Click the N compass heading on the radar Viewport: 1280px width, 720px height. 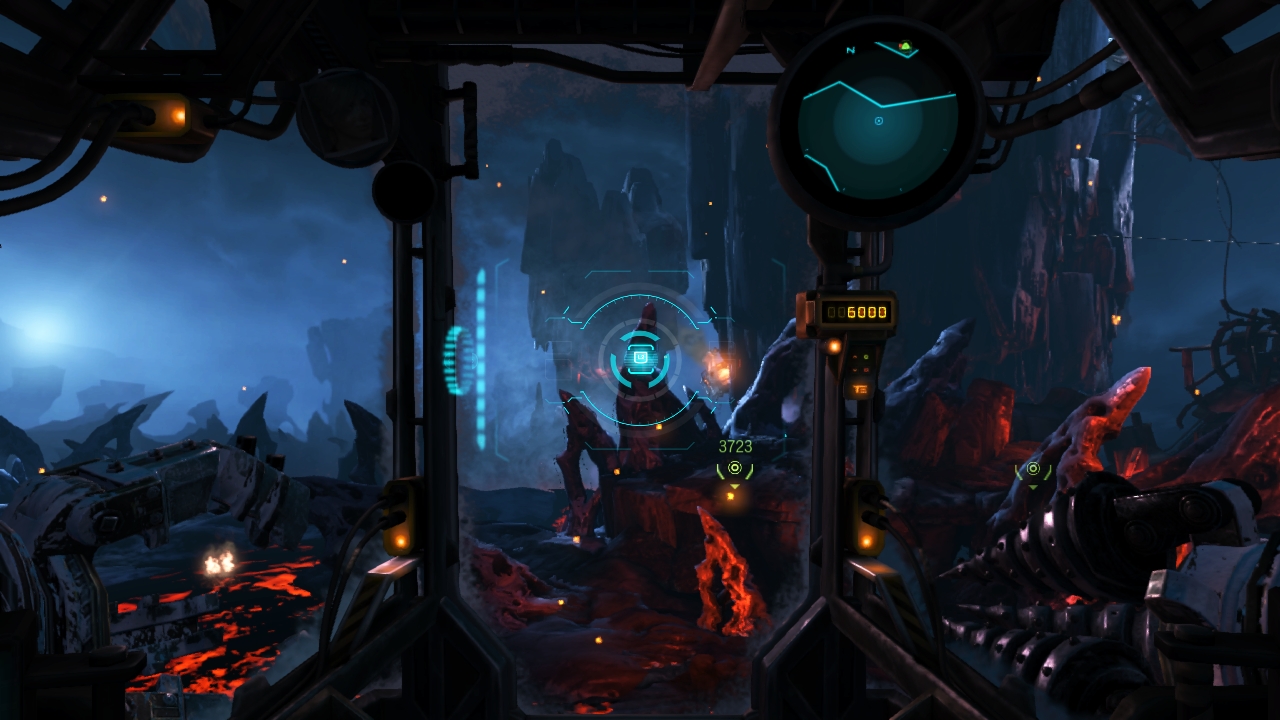coord(851,48)
